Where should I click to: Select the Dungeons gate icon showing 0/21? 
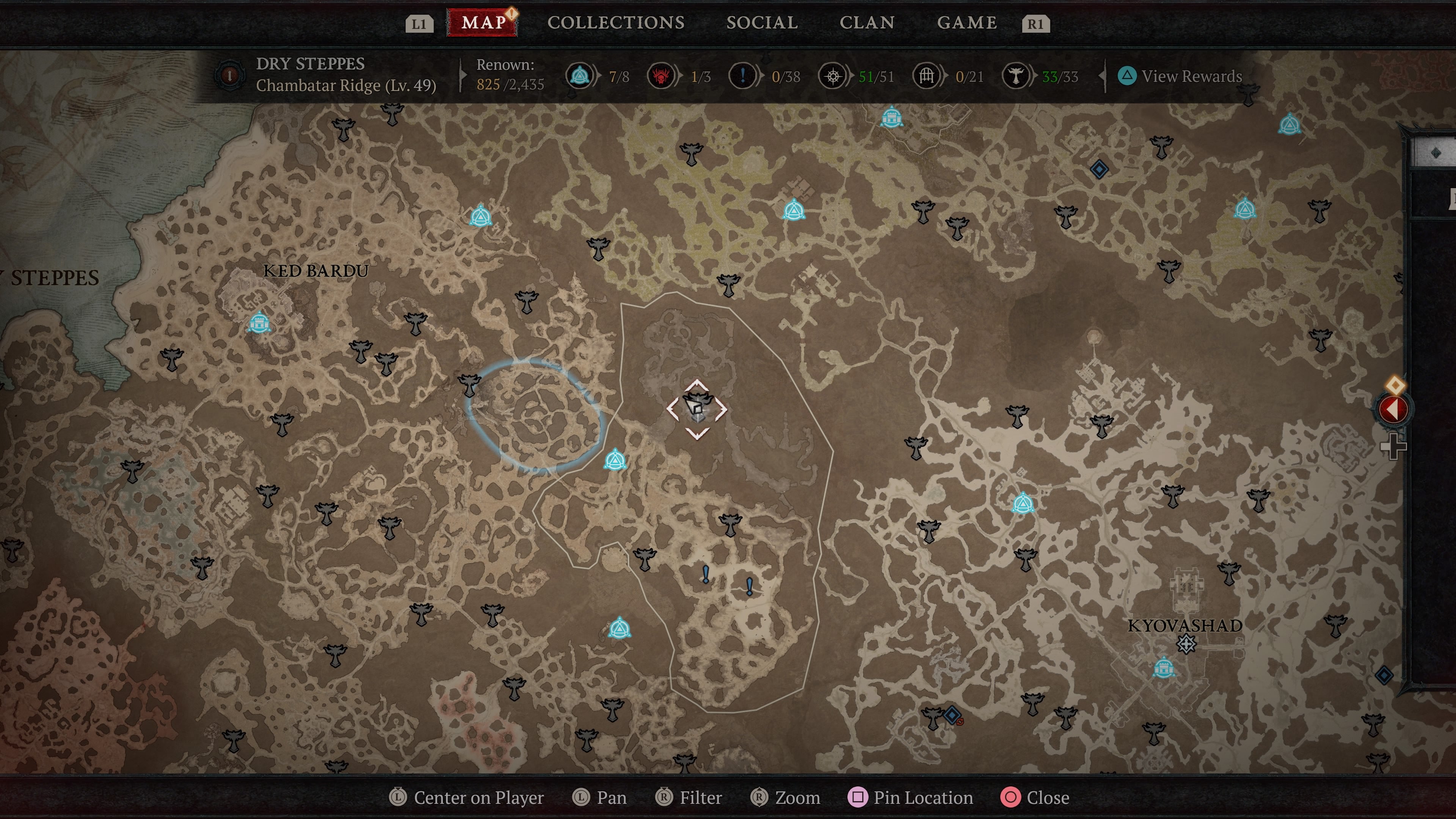[x=927, y=76]
